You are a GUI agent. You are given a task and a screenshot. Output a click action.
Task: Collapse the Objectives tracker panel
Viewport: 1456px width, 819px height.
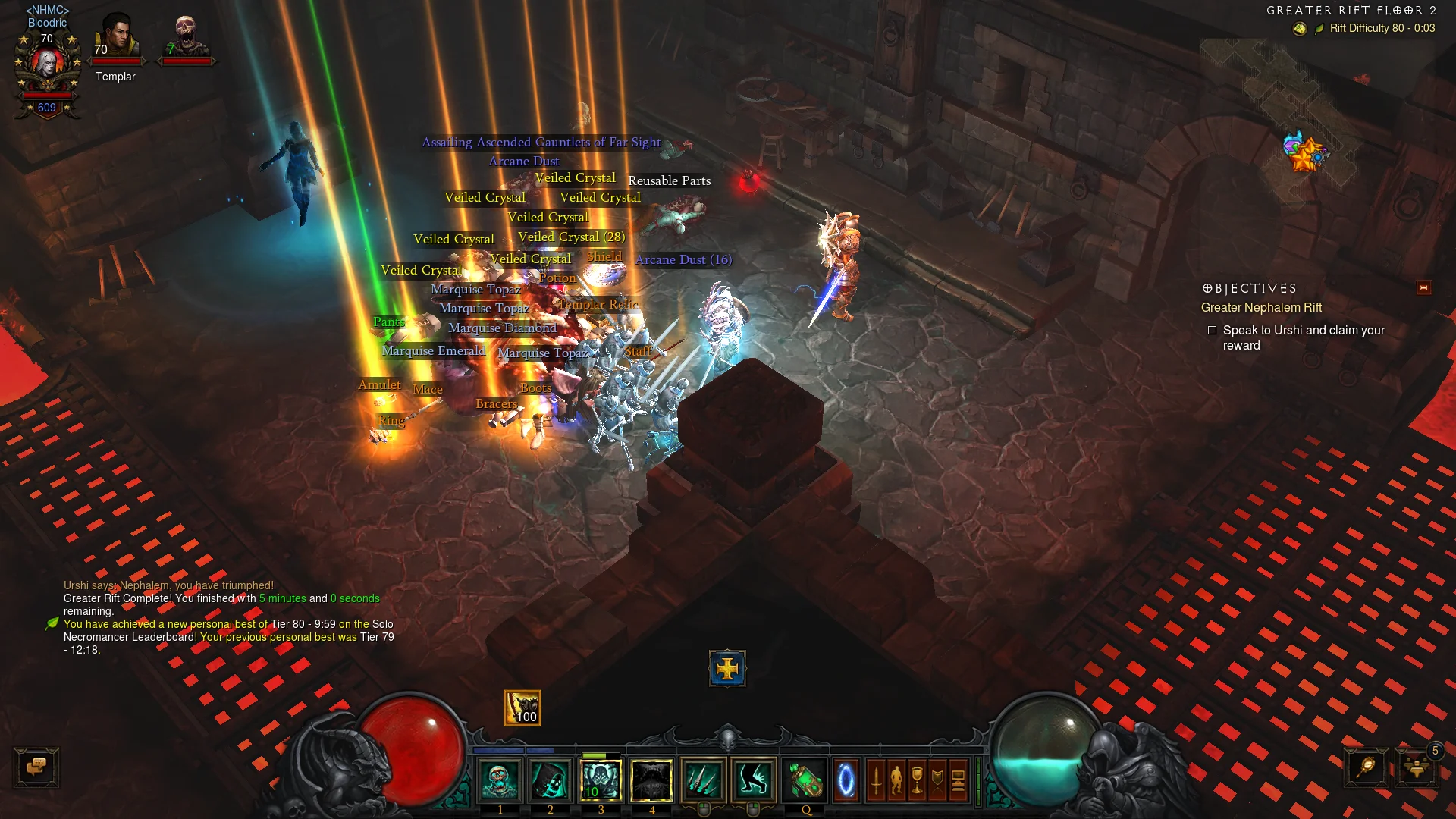pyautogui.click(x=1423, y=287)
